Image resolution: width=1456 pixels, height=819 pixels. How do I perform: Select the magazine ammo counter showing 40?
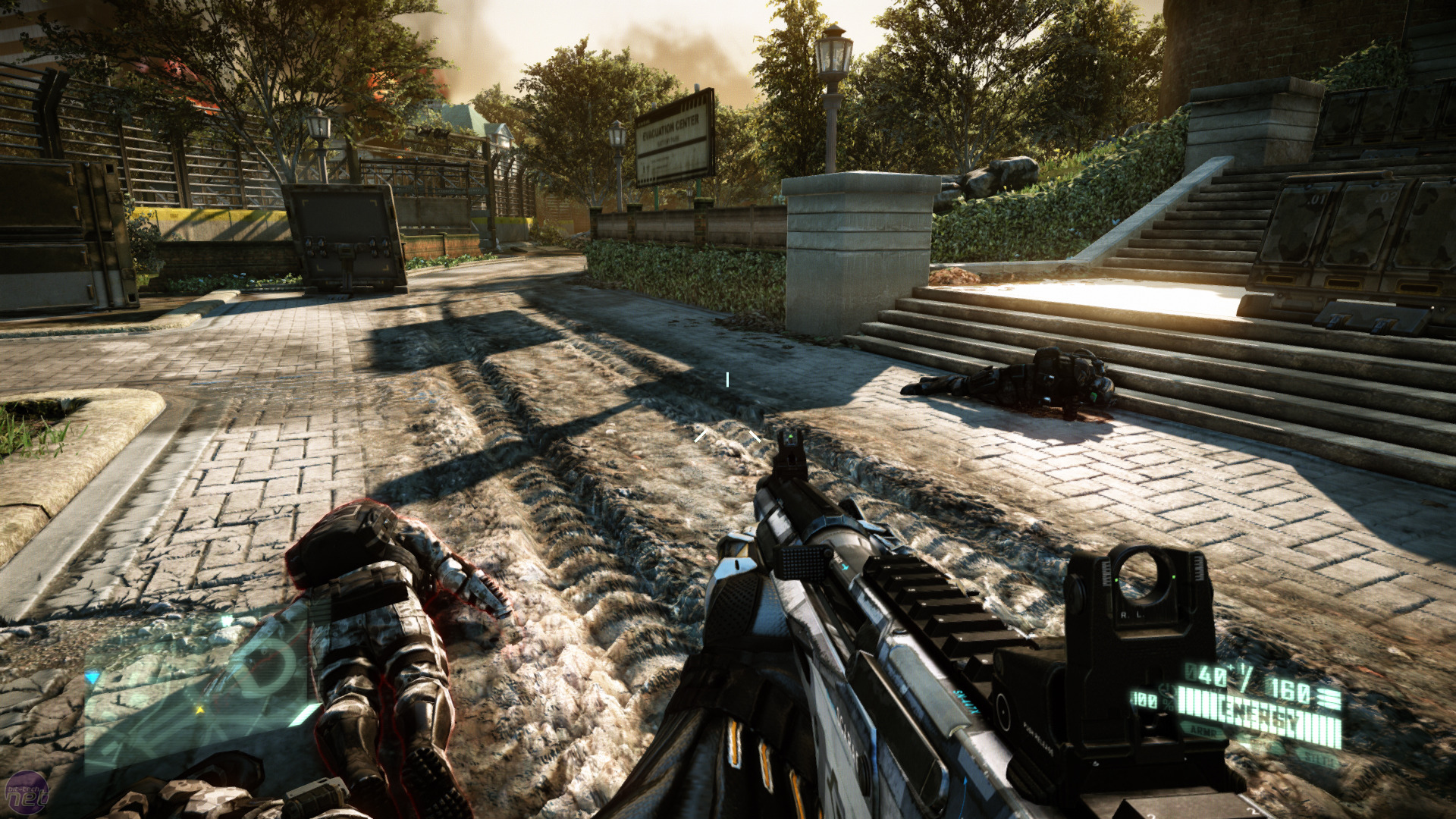pos(1206,675)
